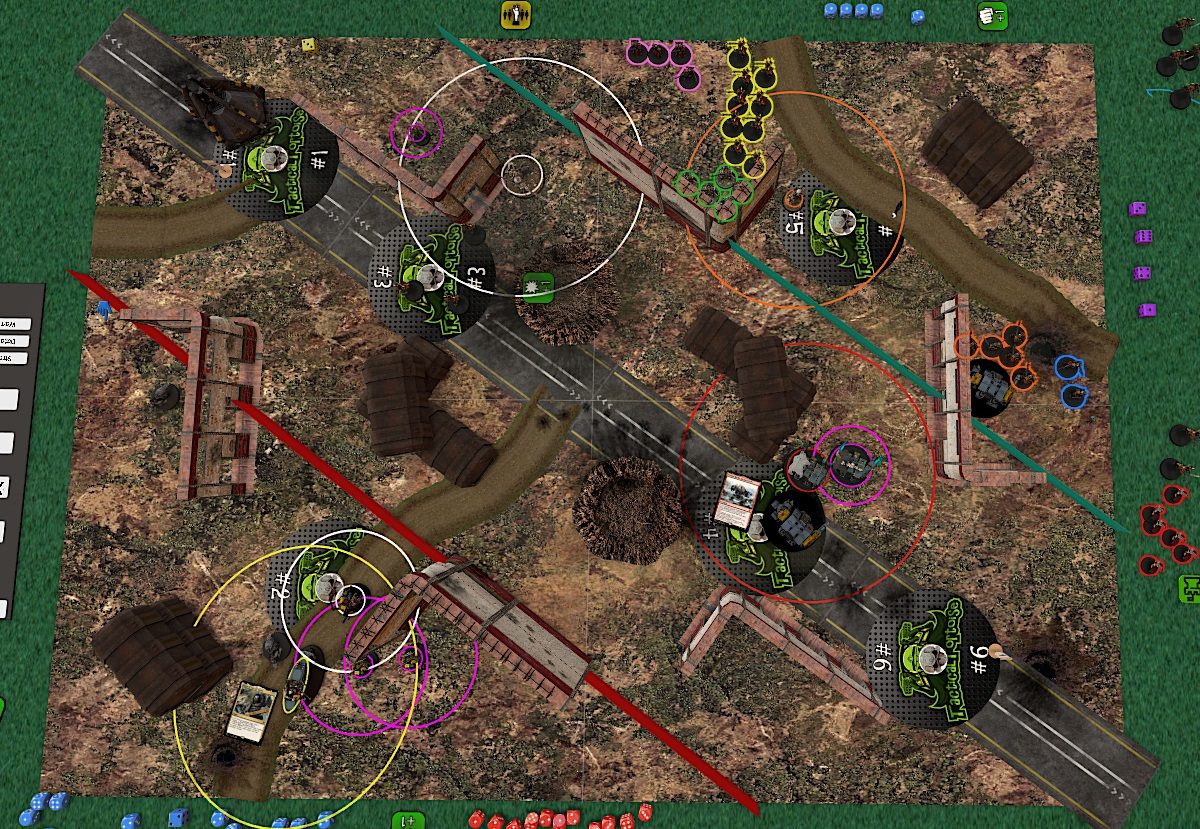Viewport: 1200px width, 829px height.
Task: Click the green button beside the red-ringed models
Action: pos(1189,588)
